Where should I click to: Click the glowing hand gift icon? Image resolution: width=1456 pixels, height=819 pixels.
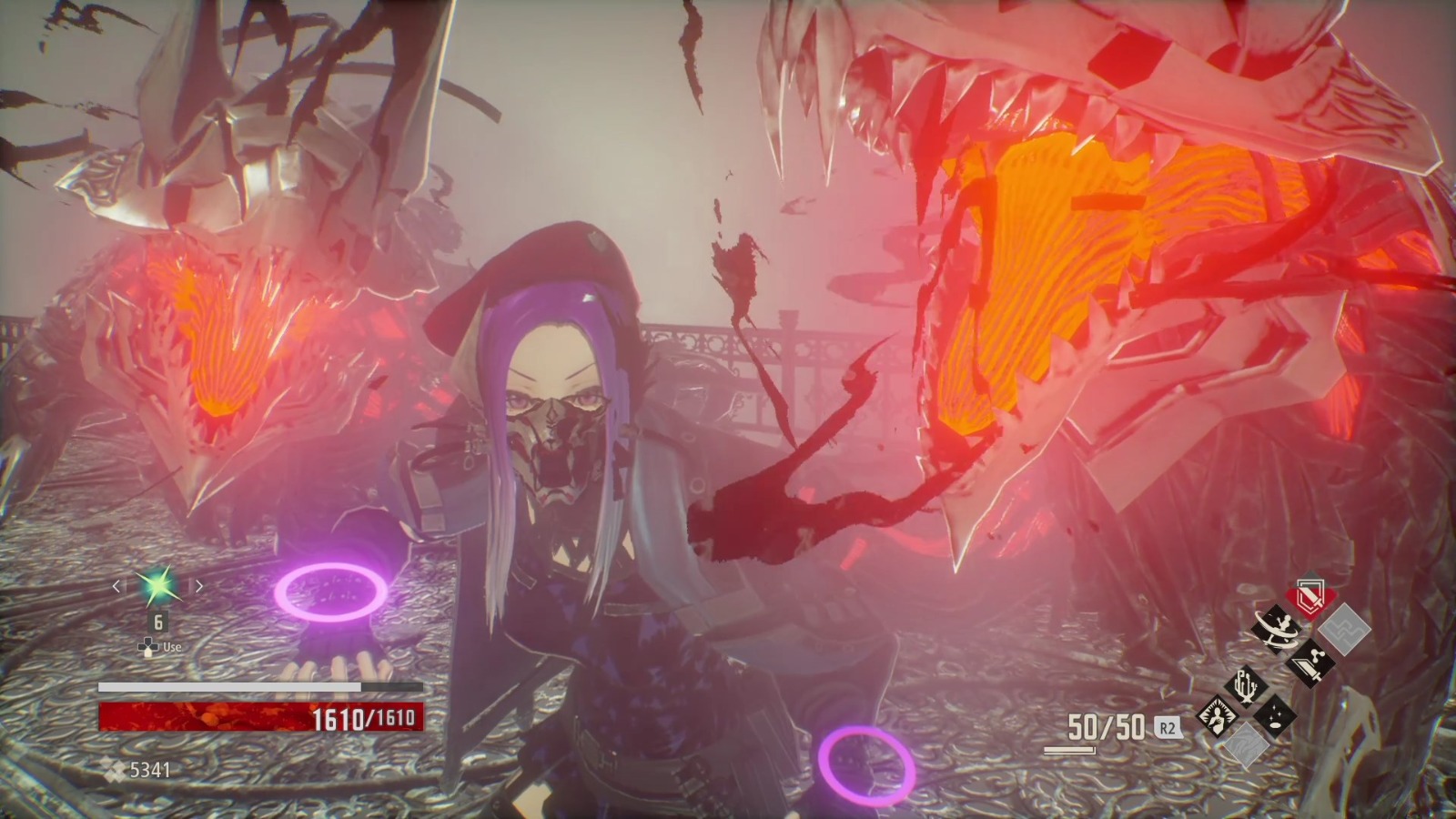tap(1216, 715)
